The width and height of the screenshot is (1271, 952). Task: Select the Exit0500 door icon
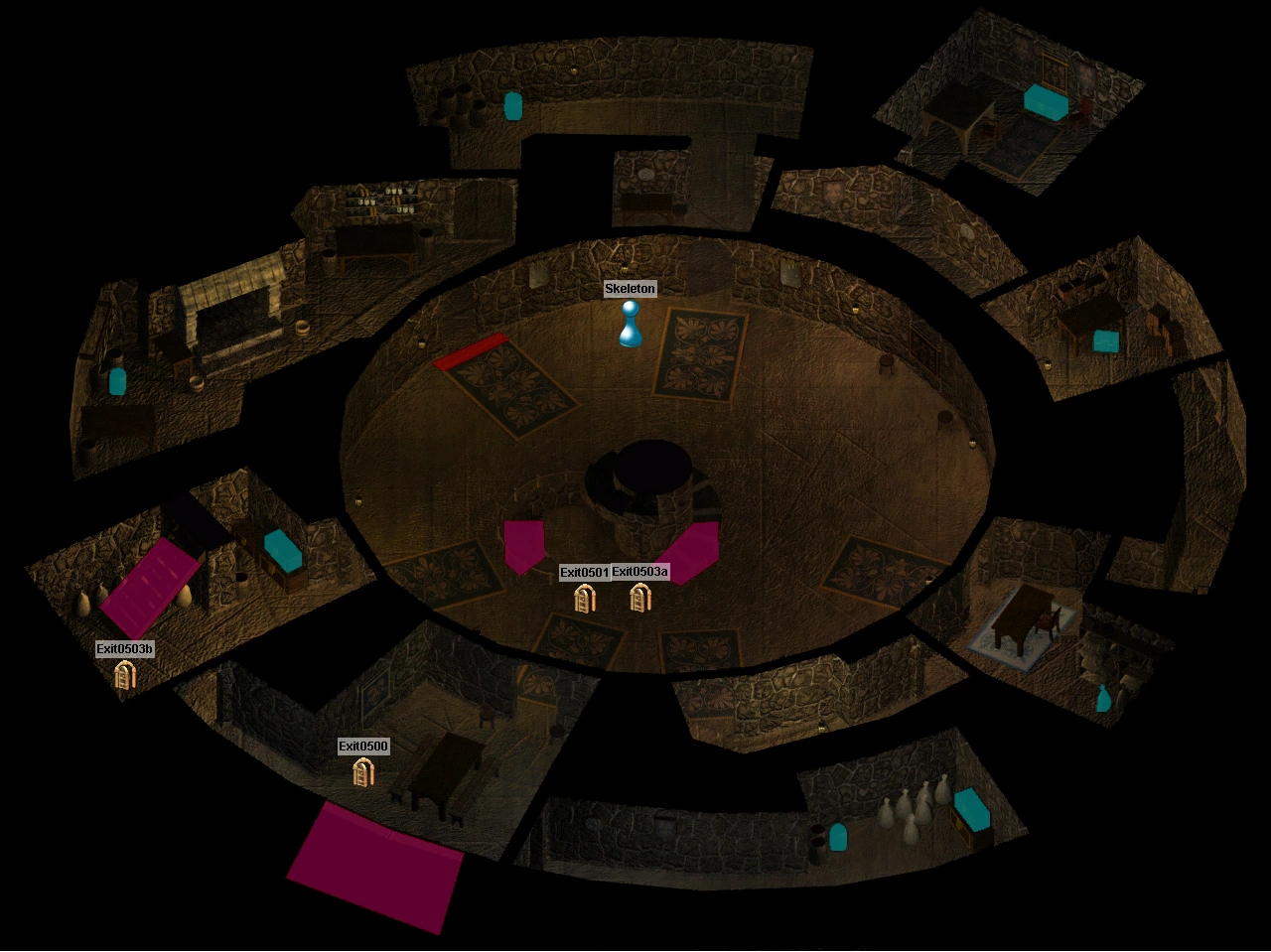[361, 772]
